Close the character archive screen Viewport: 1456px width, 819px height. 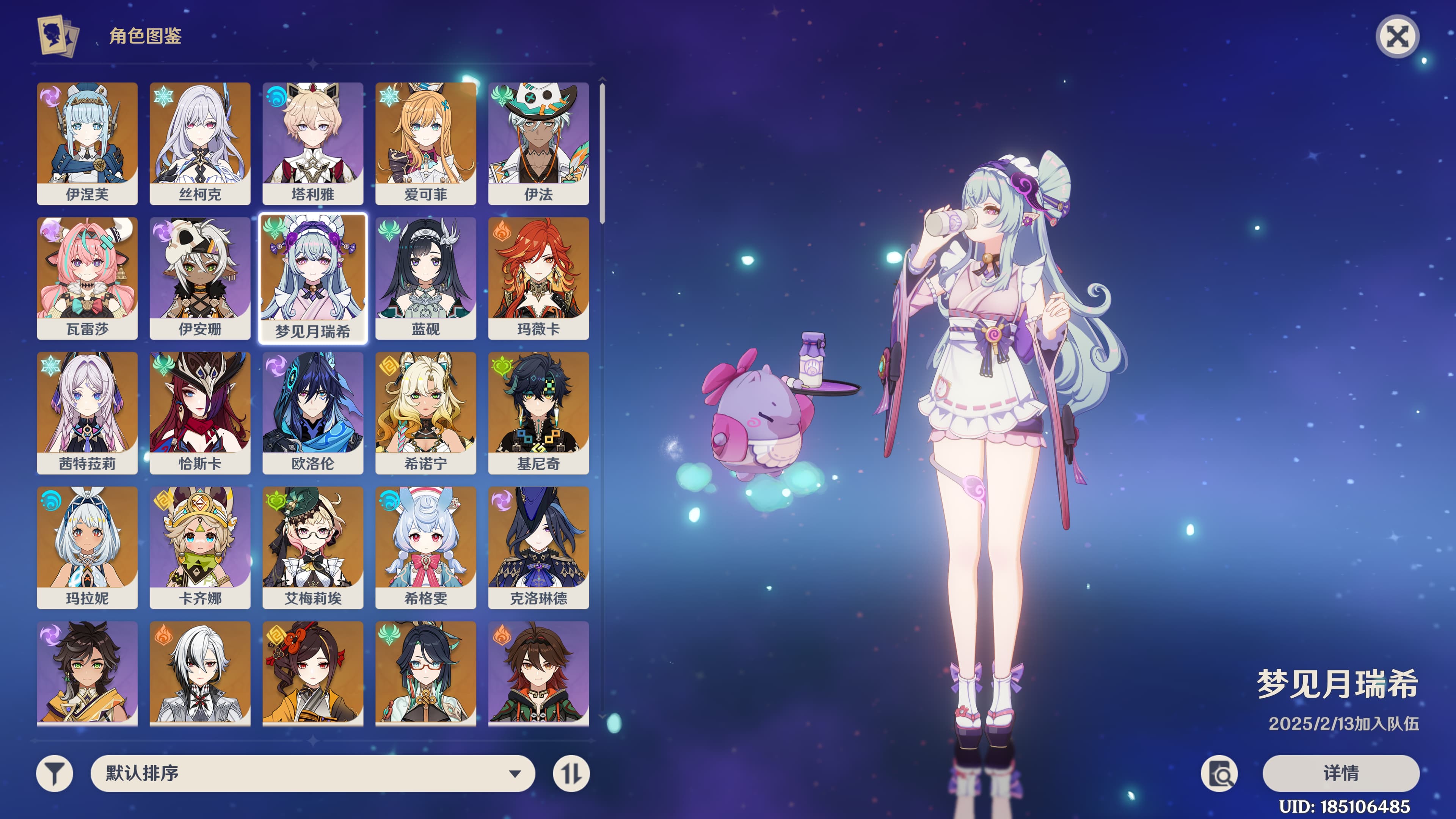(x=1397, y=37)
